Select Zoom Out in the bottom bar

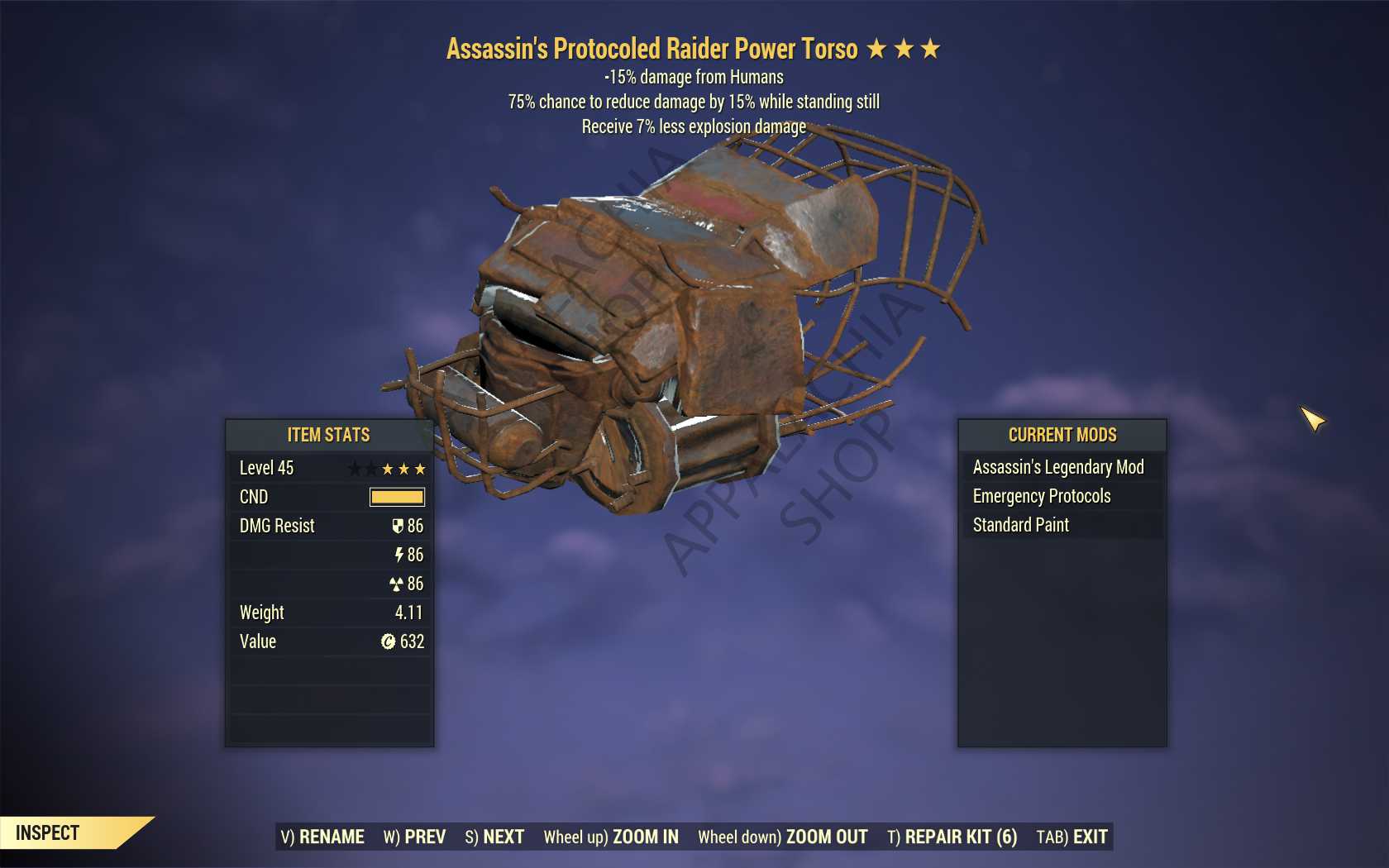pyautogui.click(x=782, y=837)
